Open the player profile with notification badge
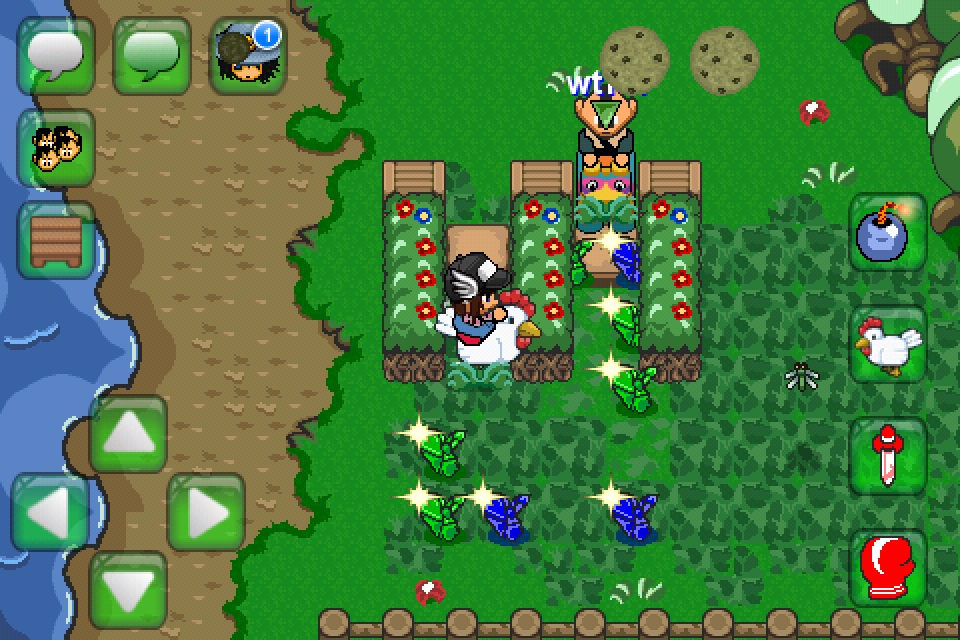The image size is (960, 640). point(248,55)
